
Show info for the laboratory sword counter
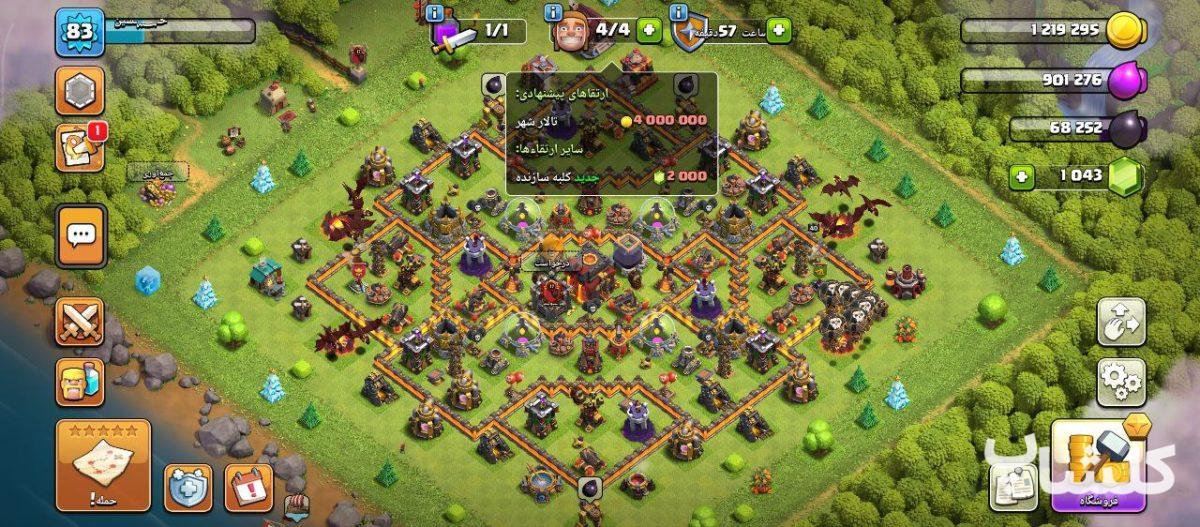click(x=433, y=13)
